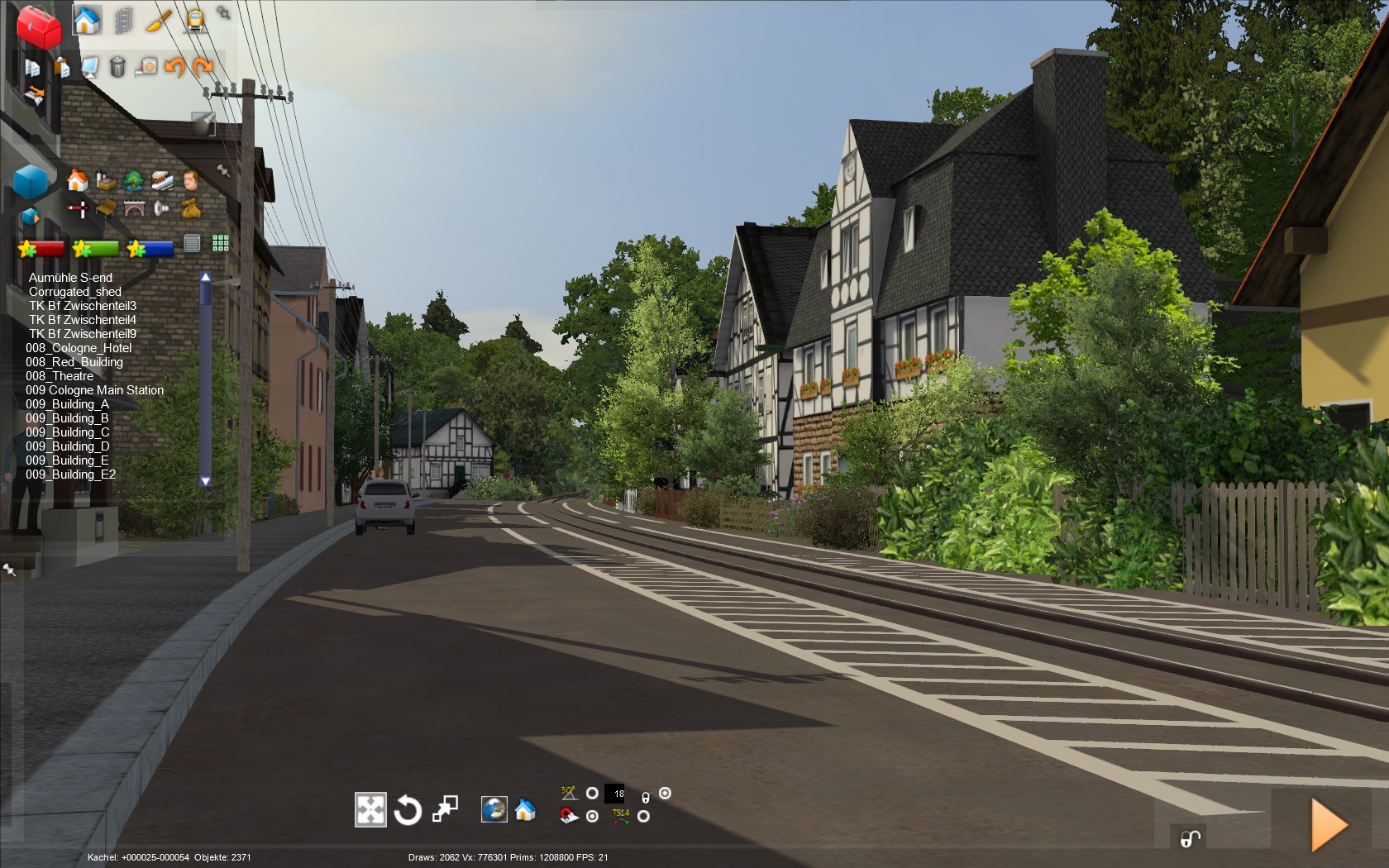Select 008_Cologne_Hotel from the object list
The image size is (1389, 868).
(x=79, y=348)
